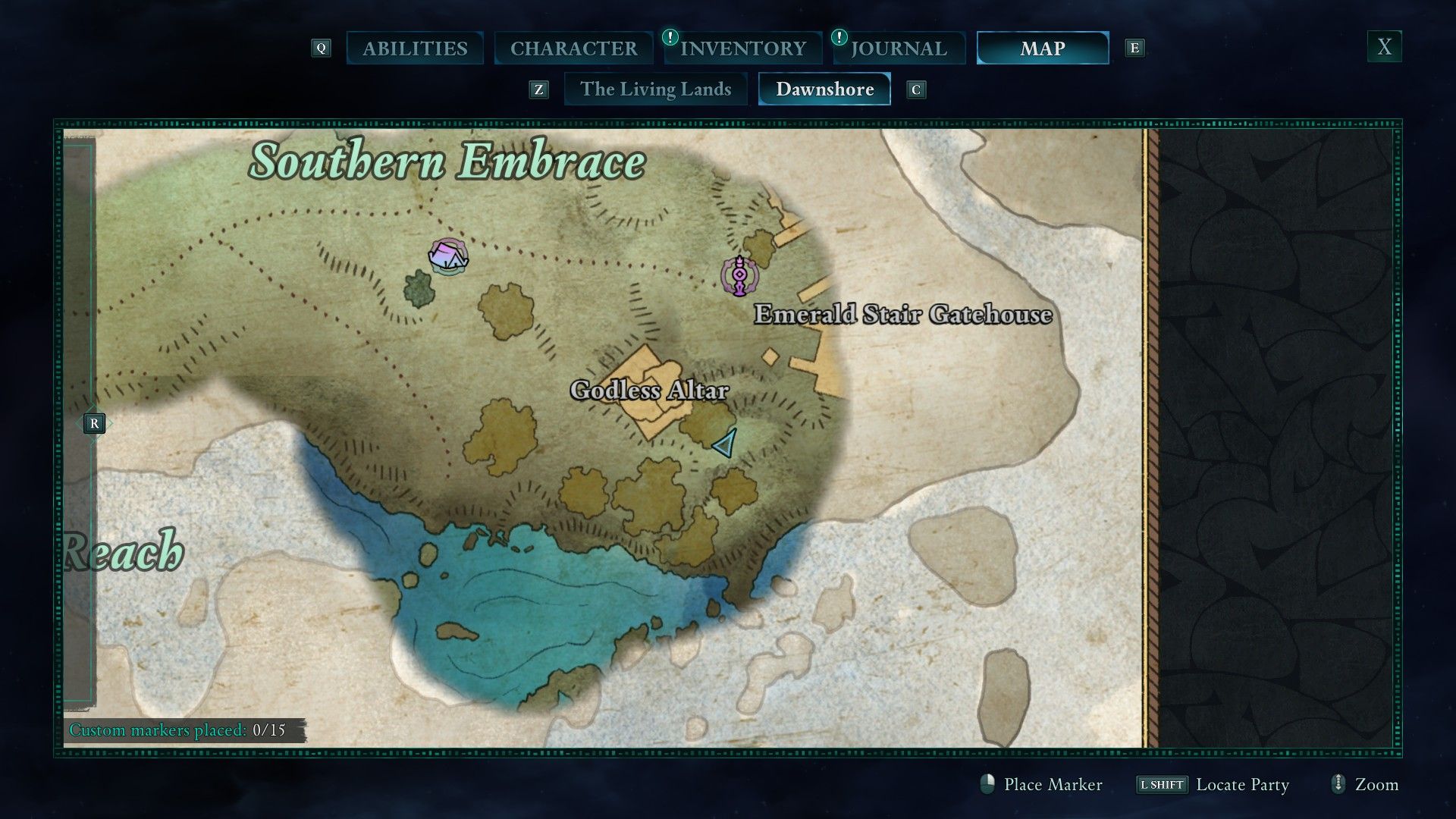Select the Dawnshore map tab
Viewport: 1456px width, 819px height.
[x=824, y=89]
